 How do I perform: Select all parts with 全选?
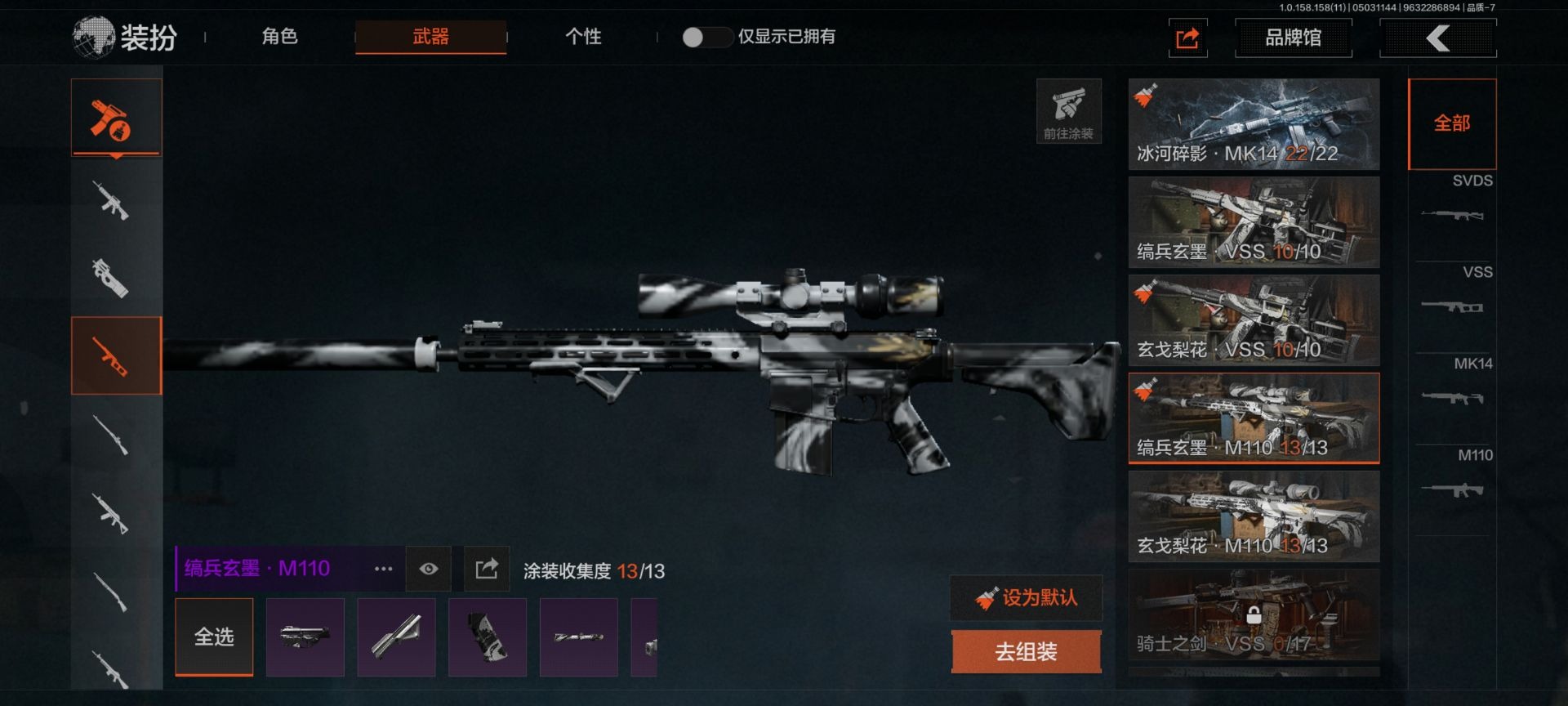(x=214, y=637)
